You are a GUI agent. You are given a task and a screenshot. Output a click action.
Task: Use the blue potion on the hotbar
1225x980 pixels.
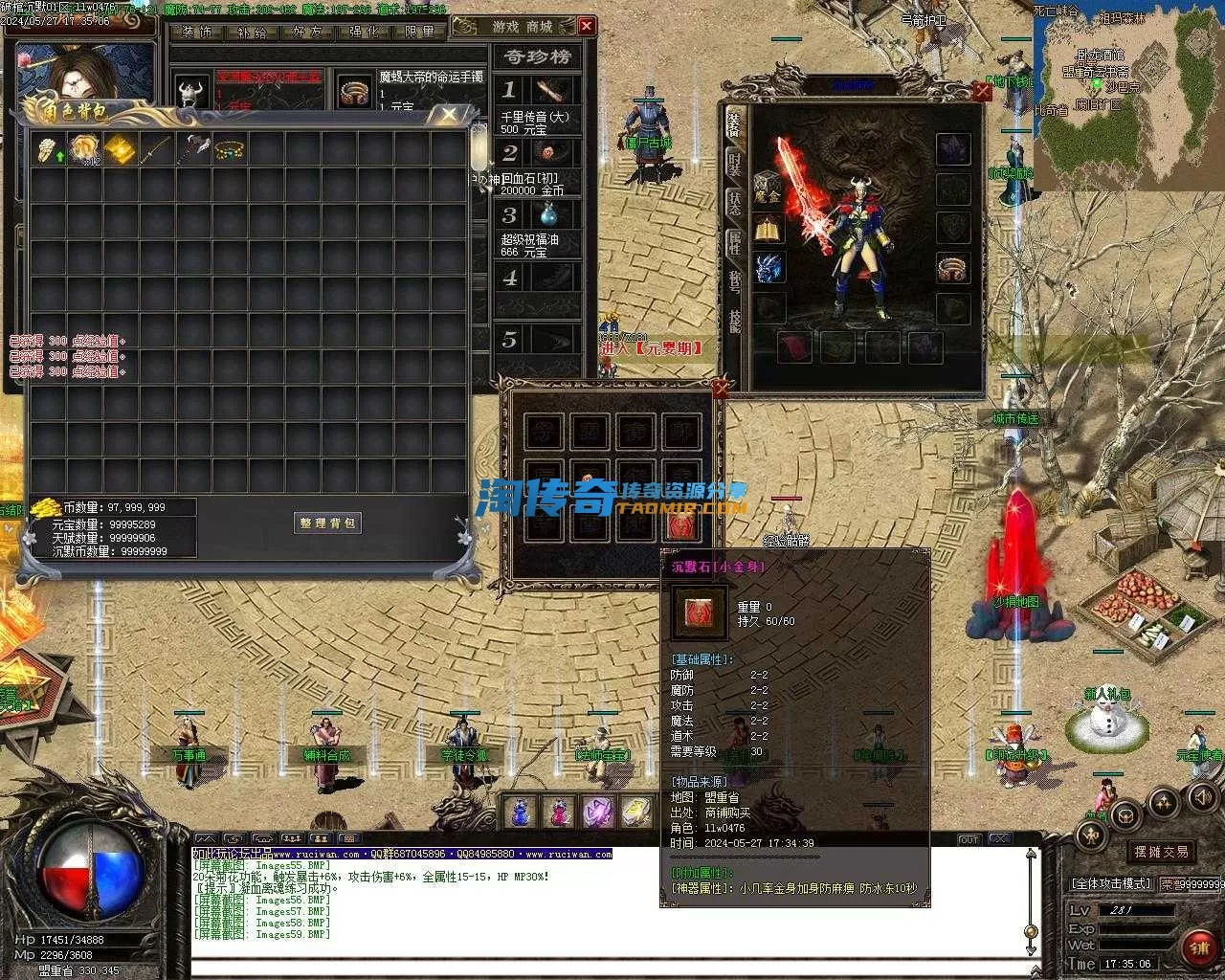point(520,813)
